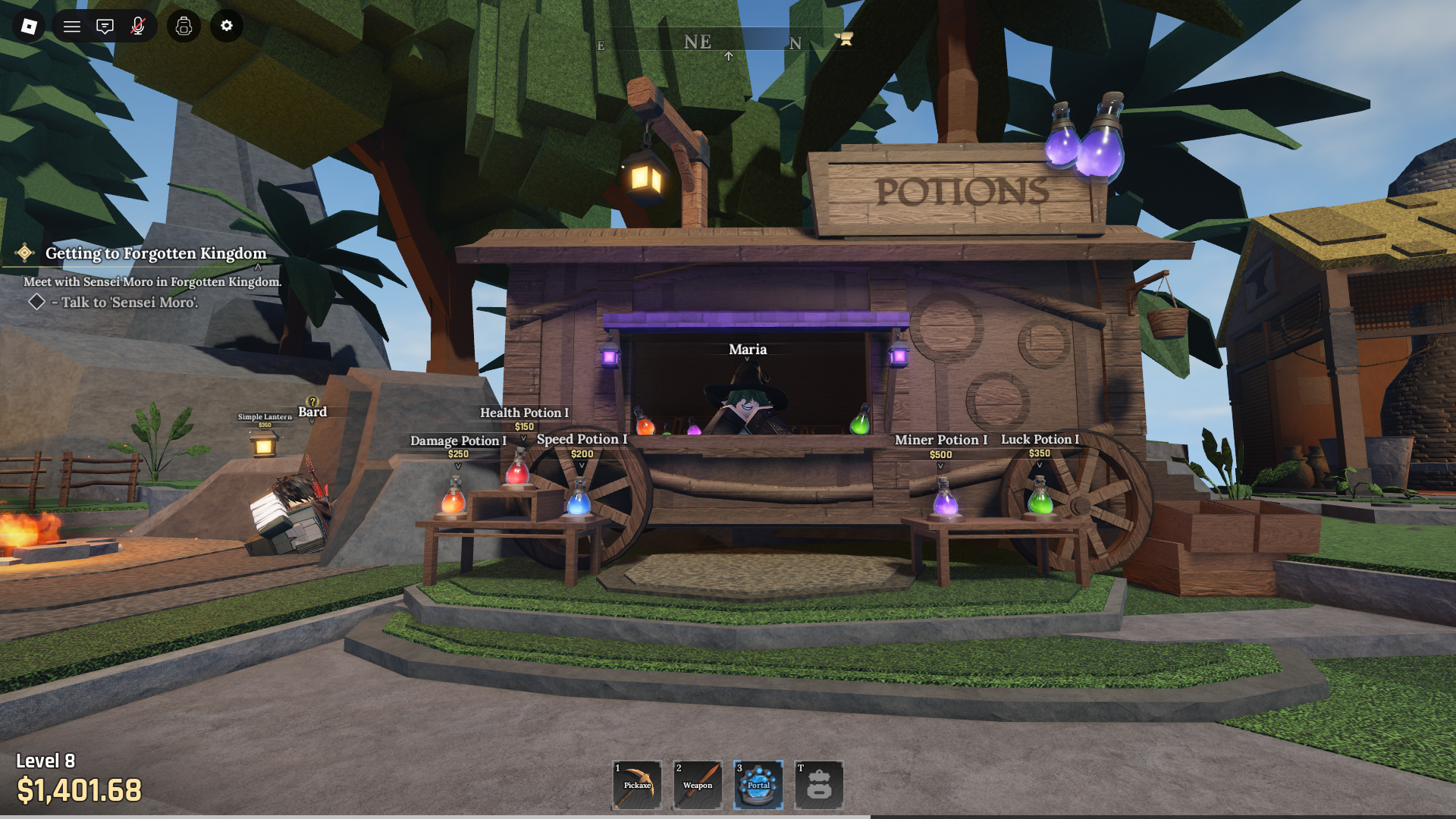Toggle the hamburger menu open
This screenshot has width=1456, height=819.
click(72, 27)
